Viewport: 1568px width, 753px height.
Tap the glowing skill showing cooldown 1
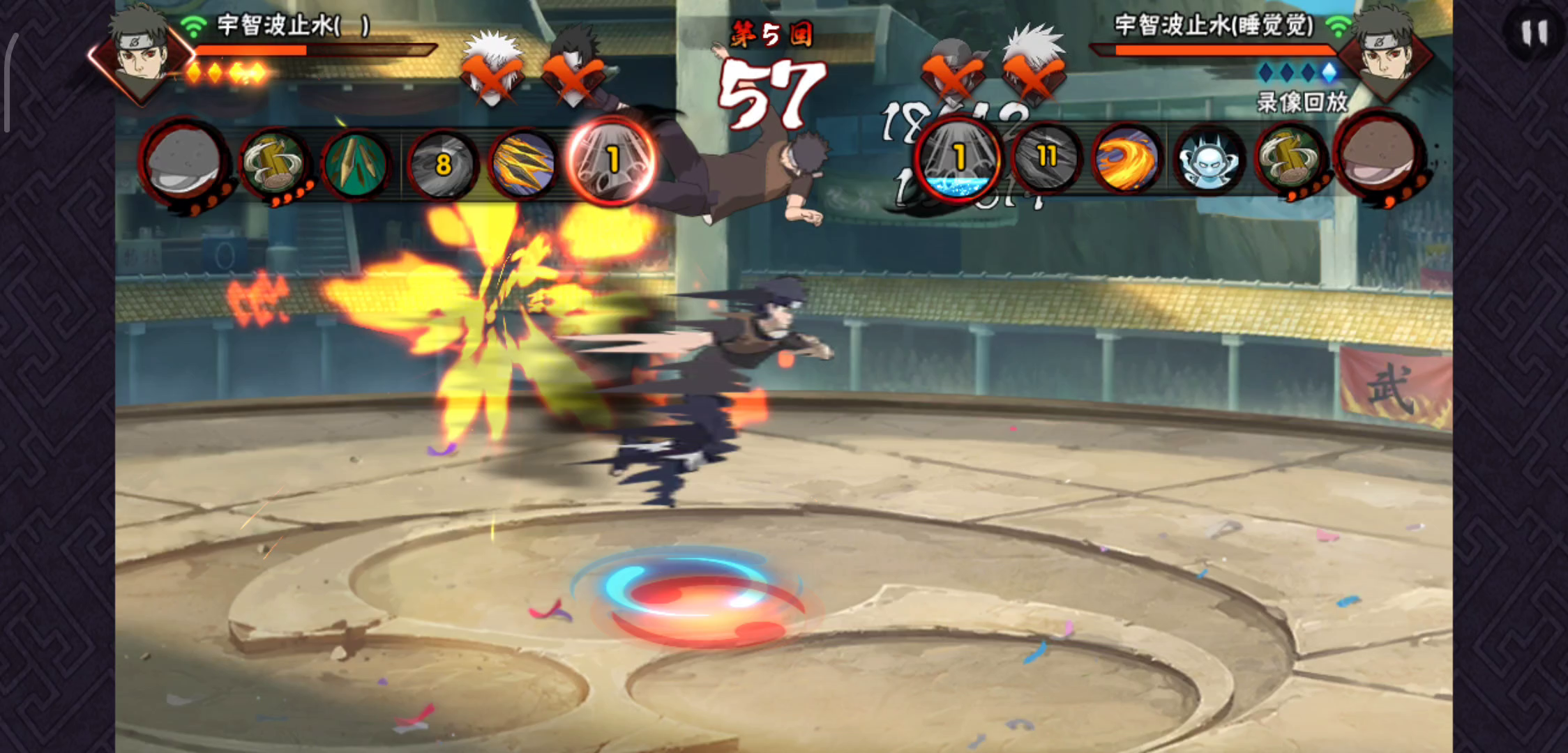(x=610, y=162)
